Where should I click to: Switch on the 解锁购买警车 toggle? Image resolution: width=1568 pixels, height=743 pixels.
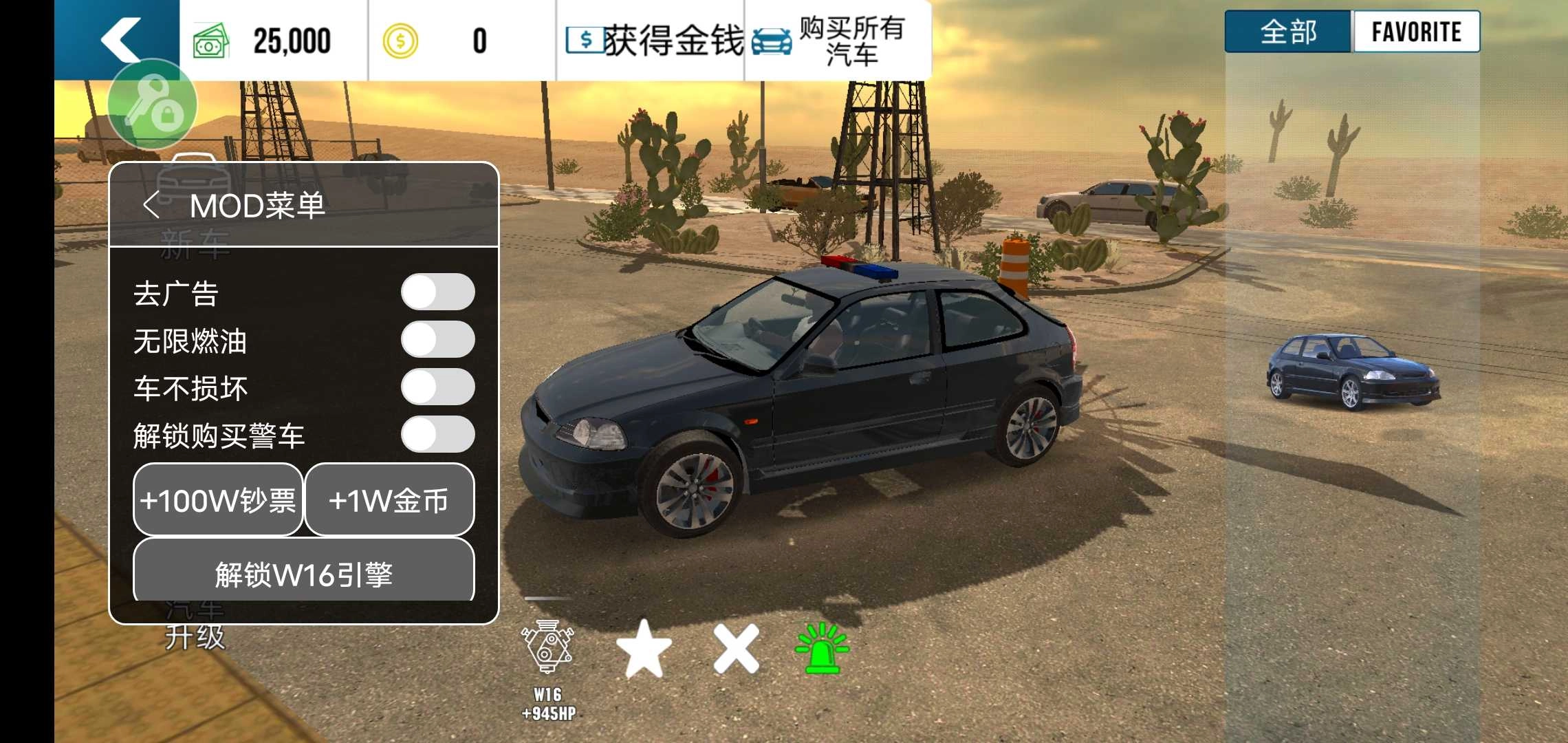point(438,435)
